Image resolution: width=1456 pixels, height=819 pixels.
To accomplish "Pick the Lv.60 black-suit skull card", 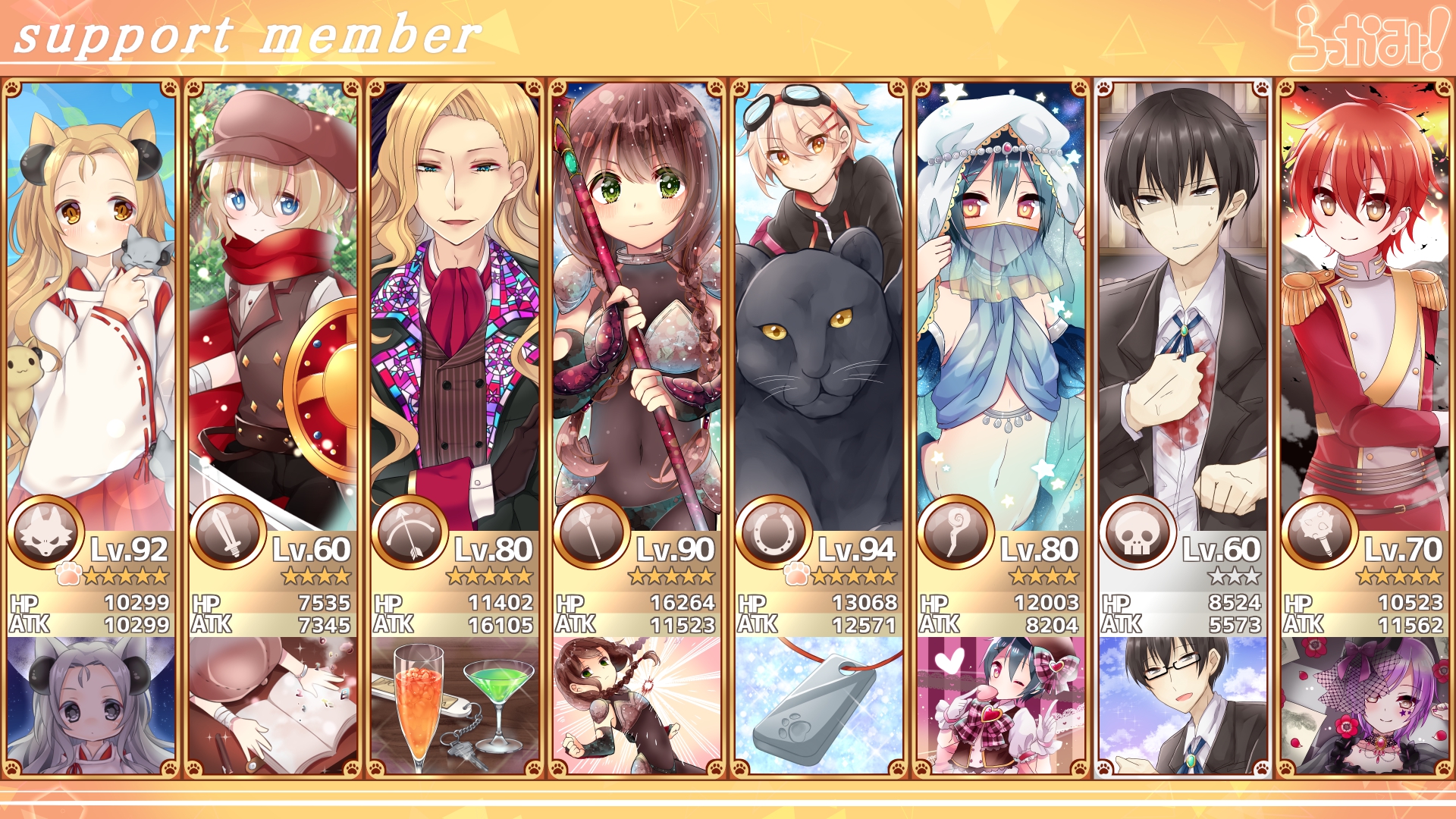I will pyautogui.click(x=1183, y=303).
